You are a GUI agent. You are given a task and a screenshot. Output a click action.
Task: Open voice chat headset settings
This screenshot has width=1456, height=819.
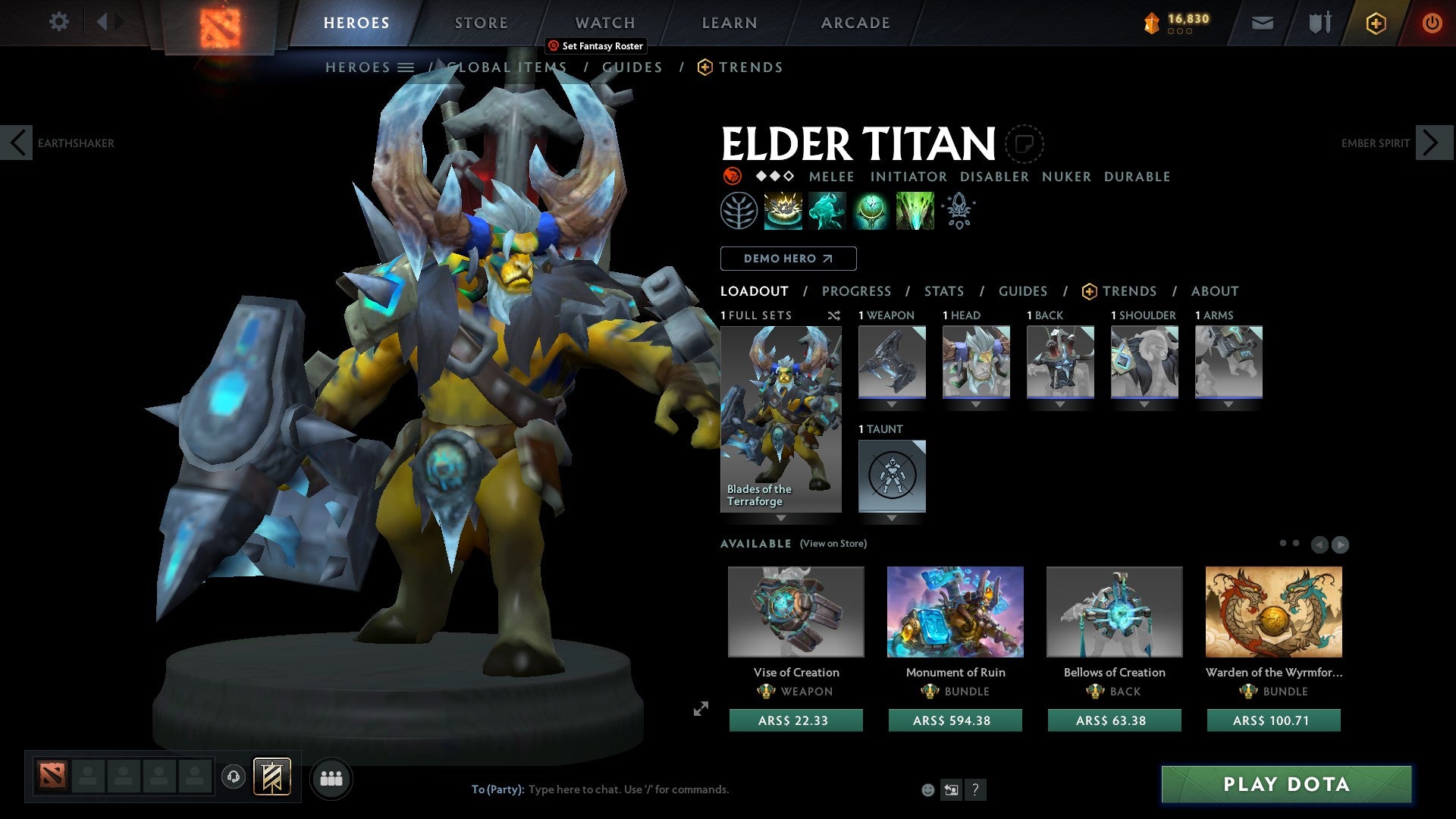(x=233, y=778)
